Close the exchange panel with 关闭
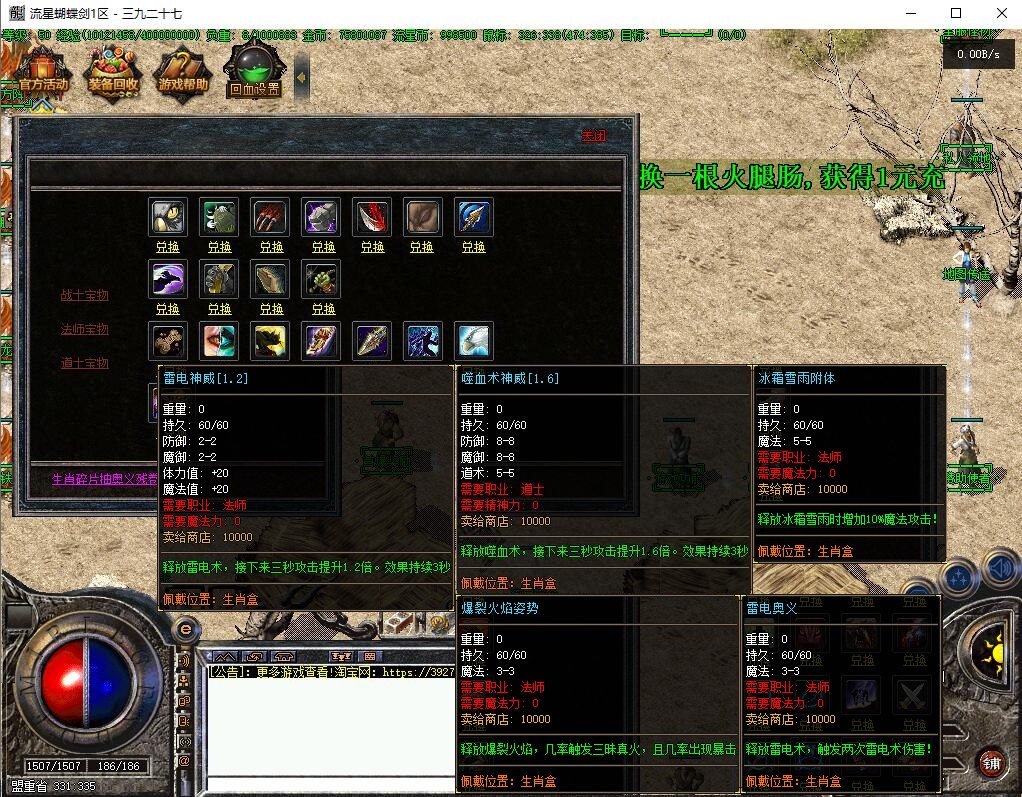This screenshot has height=797, width=1022. 593,135
